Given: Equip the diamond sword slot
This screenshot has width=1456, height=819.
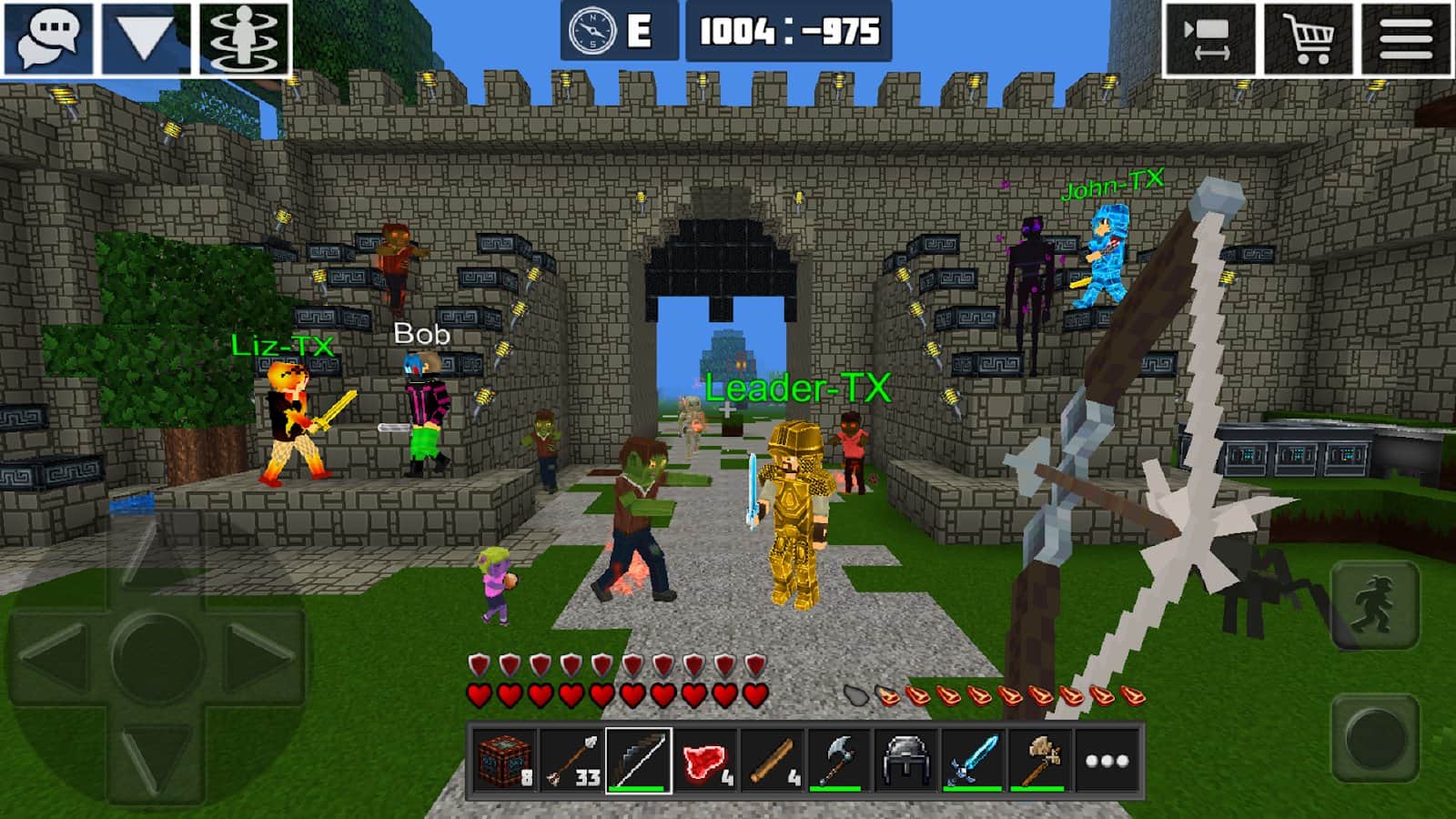Looking at the screenshot, I should [x=973, y=761].
